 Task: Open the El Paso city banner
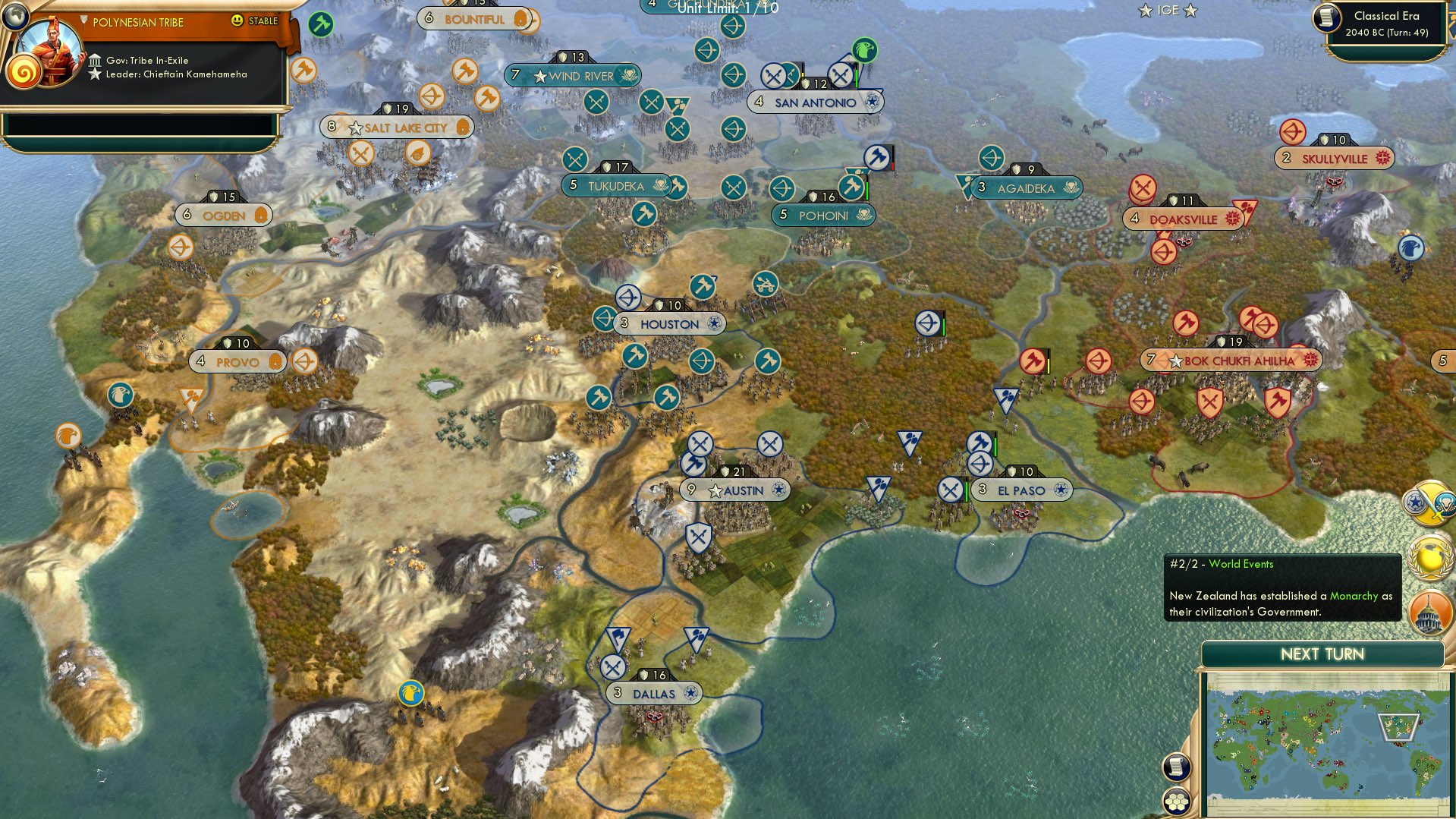1021,490
